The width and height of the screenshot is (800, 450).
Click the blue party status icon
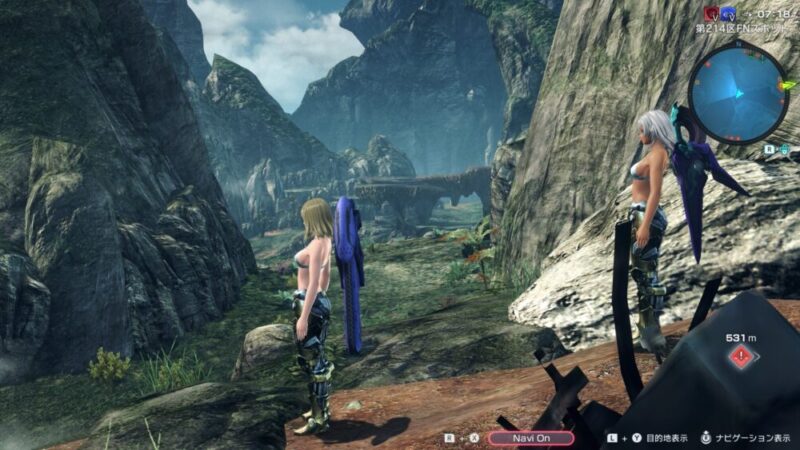[x=727, y=13]
